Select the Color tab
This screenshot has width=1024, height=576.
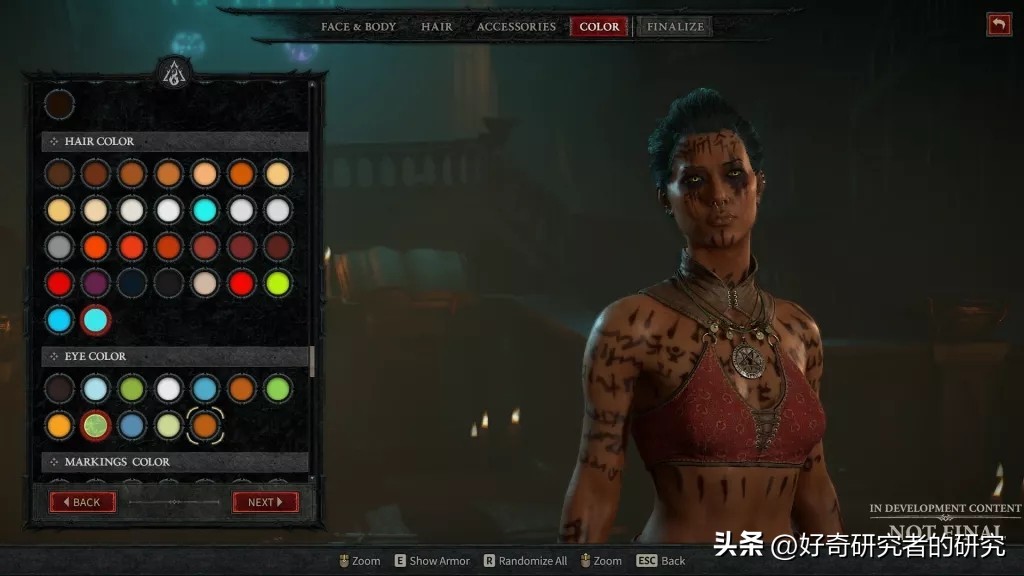(x=599, y=27)
